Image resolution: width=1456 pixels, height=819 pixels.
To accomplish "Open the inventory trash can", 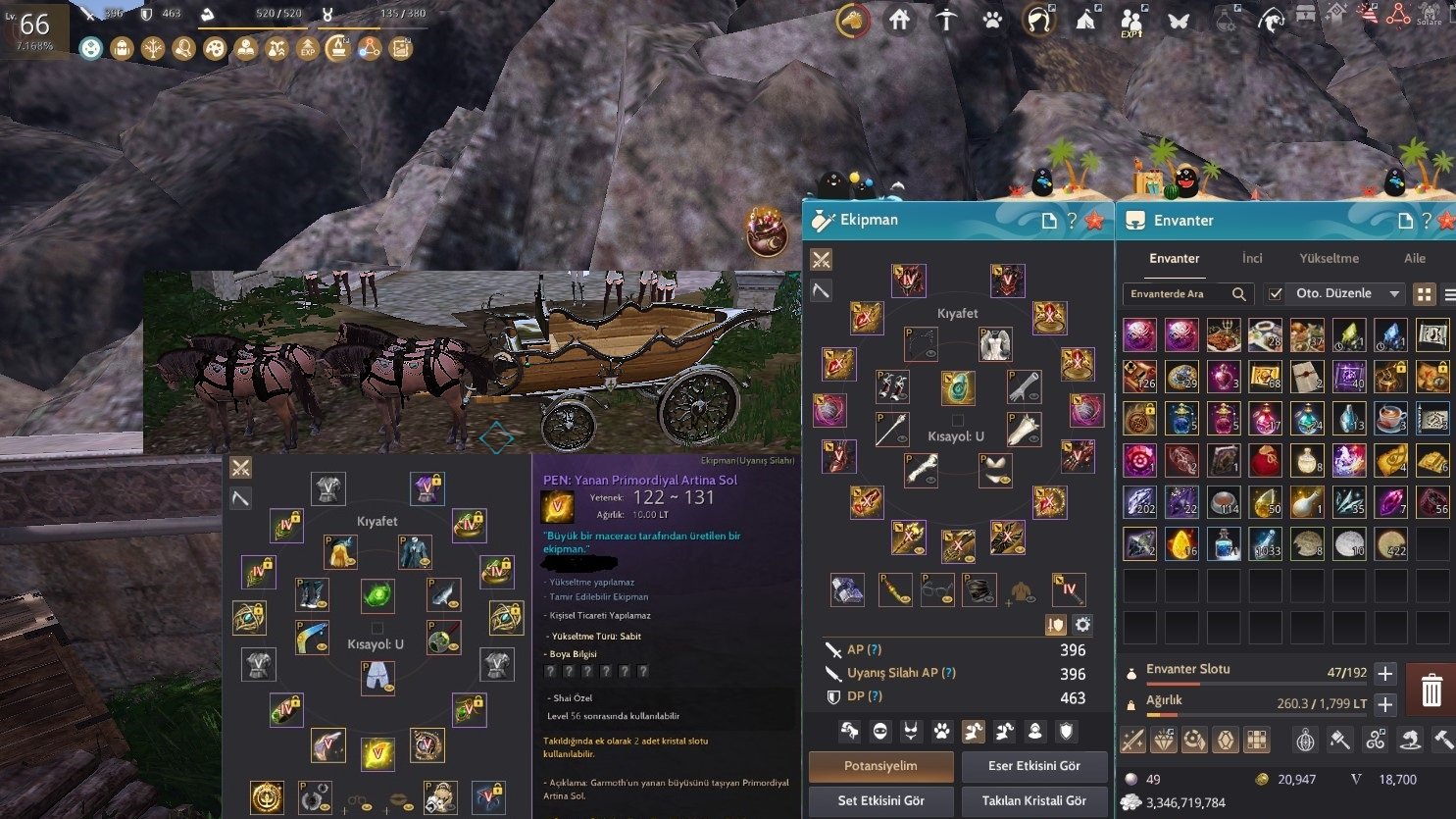I will (1431, 690).
